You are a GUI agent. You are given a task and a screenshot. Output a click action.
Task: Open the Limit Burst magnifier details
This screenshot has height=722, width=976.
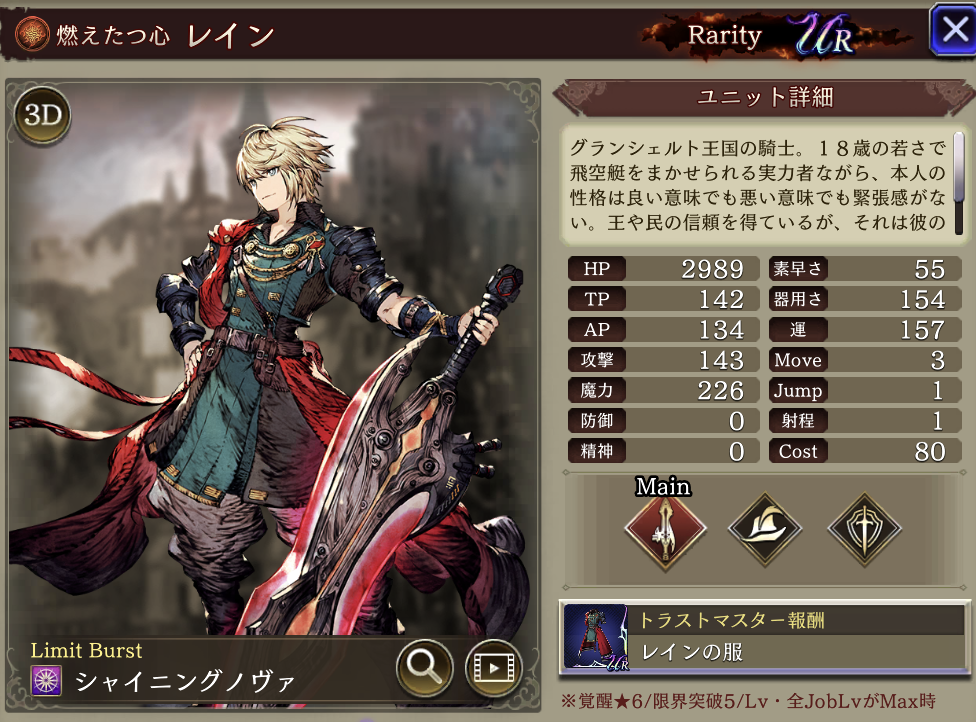pyautogui.click(x=425, y=668)
